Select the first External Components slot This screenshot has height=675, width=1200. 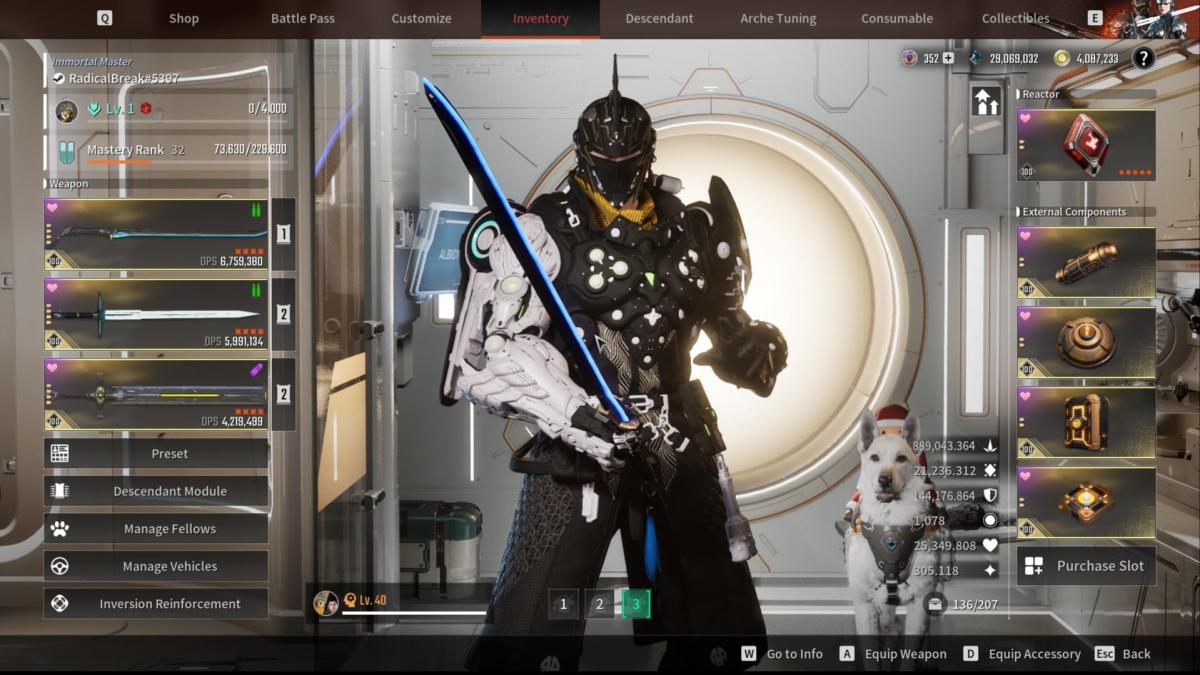(x=1086, y=262)
